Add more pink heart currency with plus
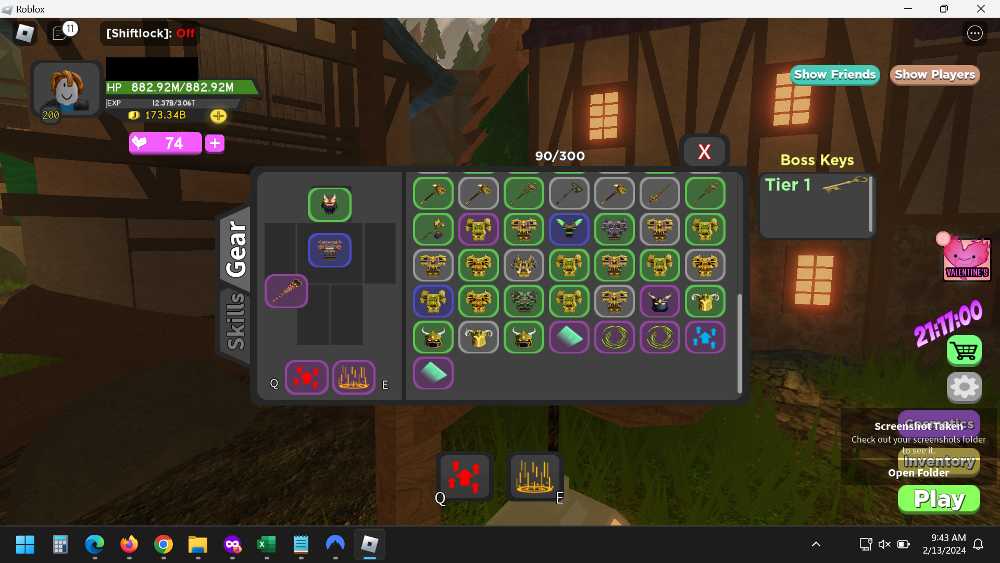This screenshot has height=563, width=1000. click(215, 143)
